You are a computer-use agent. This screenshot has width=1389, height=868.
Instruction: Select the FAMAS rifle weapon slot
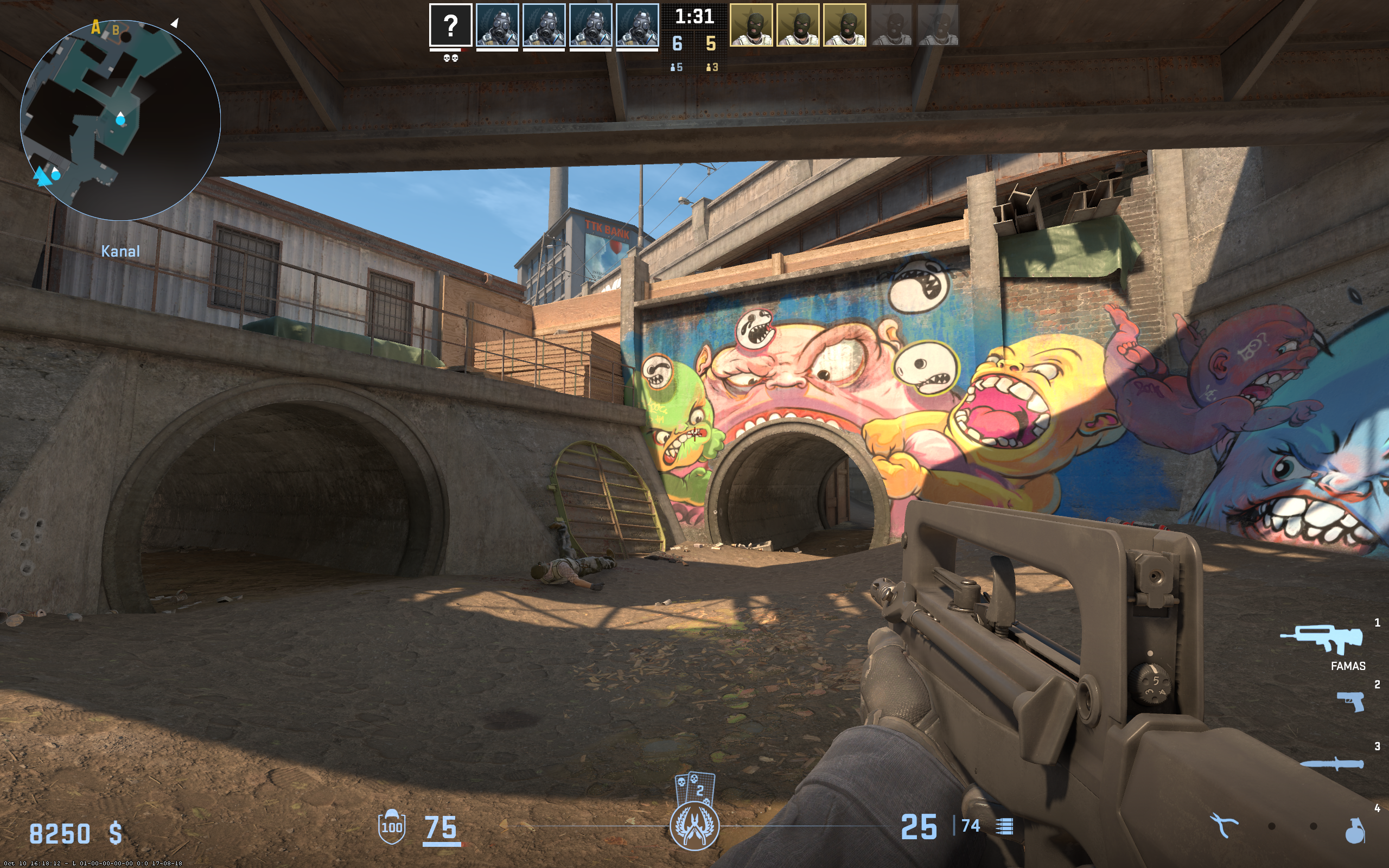(x=1321, y=640)
